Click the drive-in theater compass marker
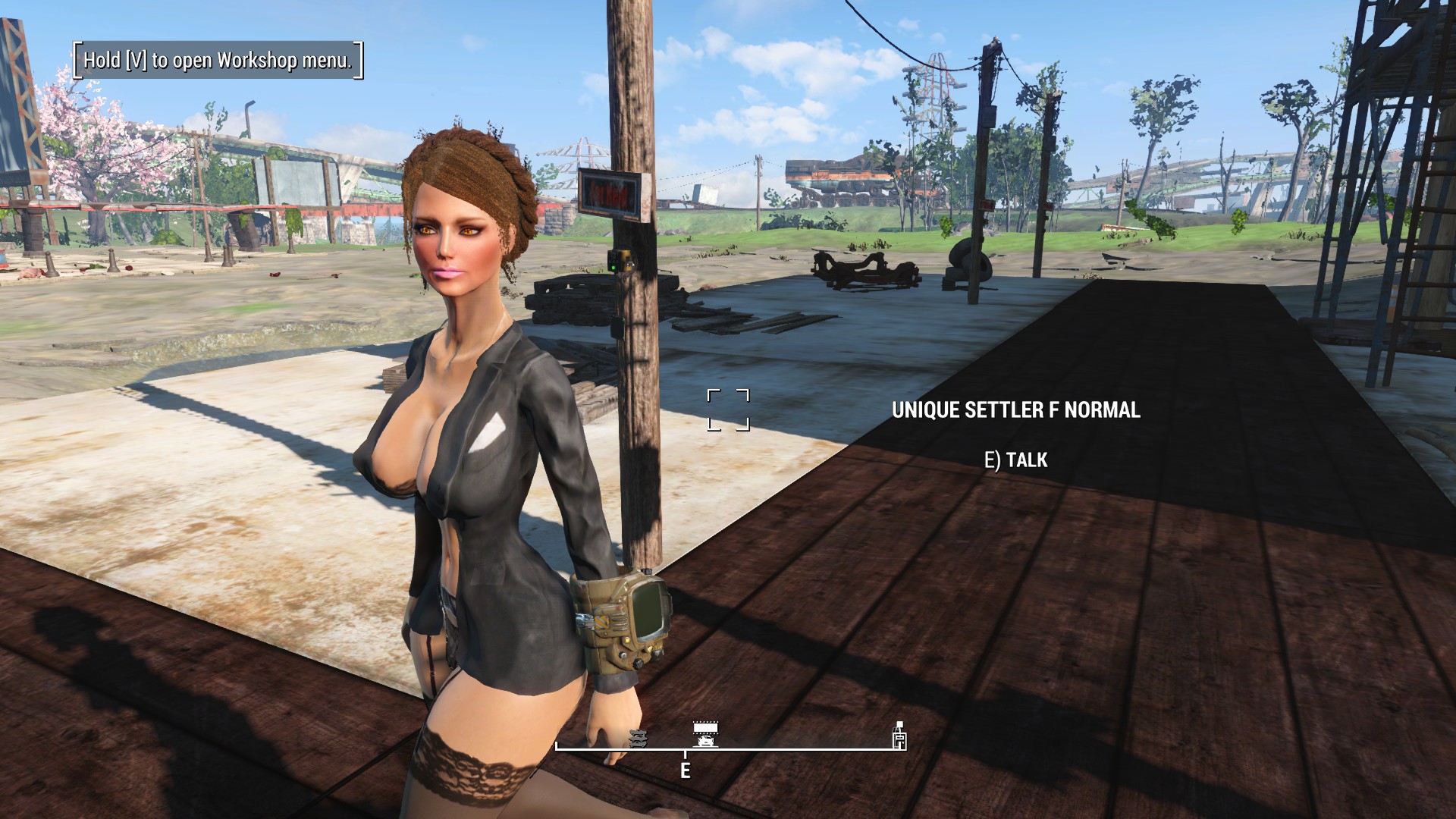The image size is (1456, 819). 706,734
